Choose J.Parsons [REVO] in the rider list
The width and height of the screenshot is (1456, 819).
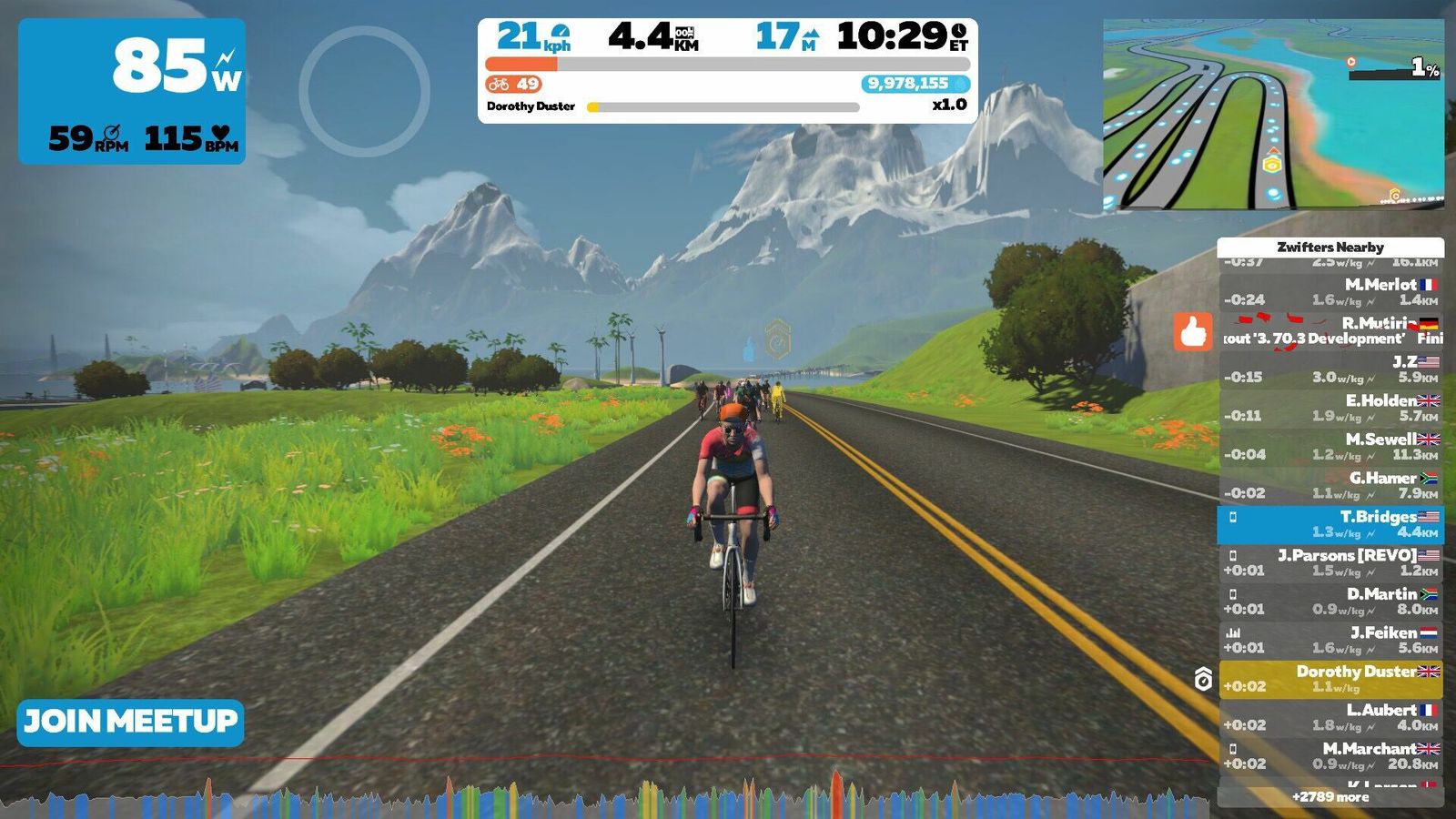(x=1330, y=562)
